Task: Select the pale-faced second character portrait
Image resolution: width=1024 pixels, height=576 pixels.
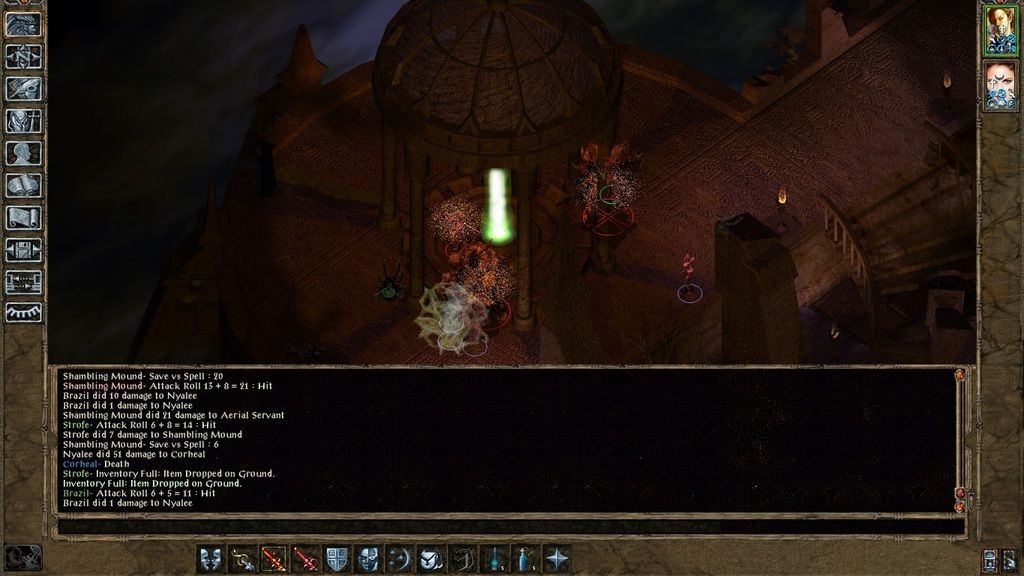Action: tap(1000, 84)
